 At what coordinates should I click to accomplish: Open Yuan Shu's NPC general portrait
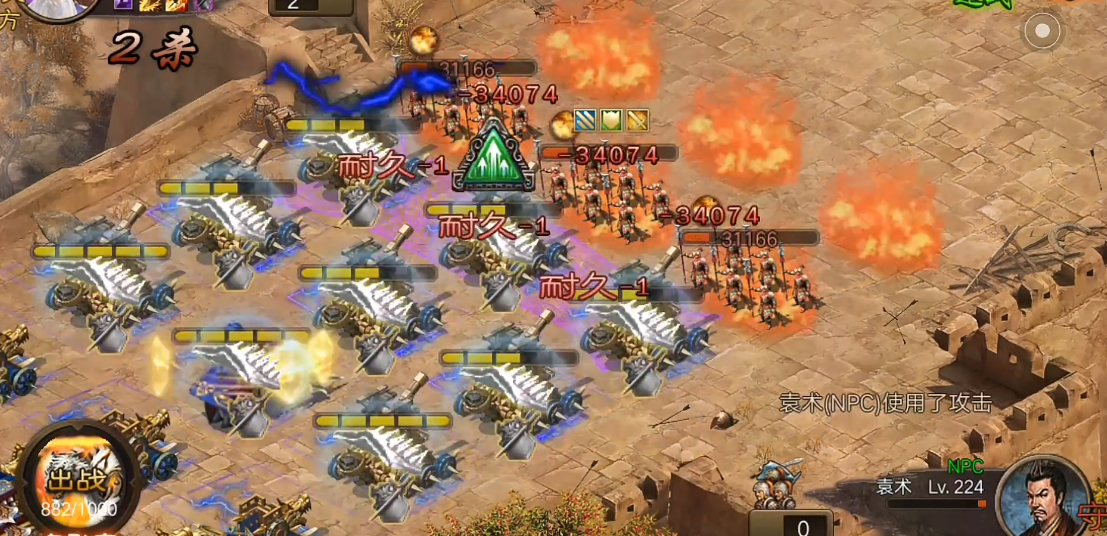point(1045,496)
